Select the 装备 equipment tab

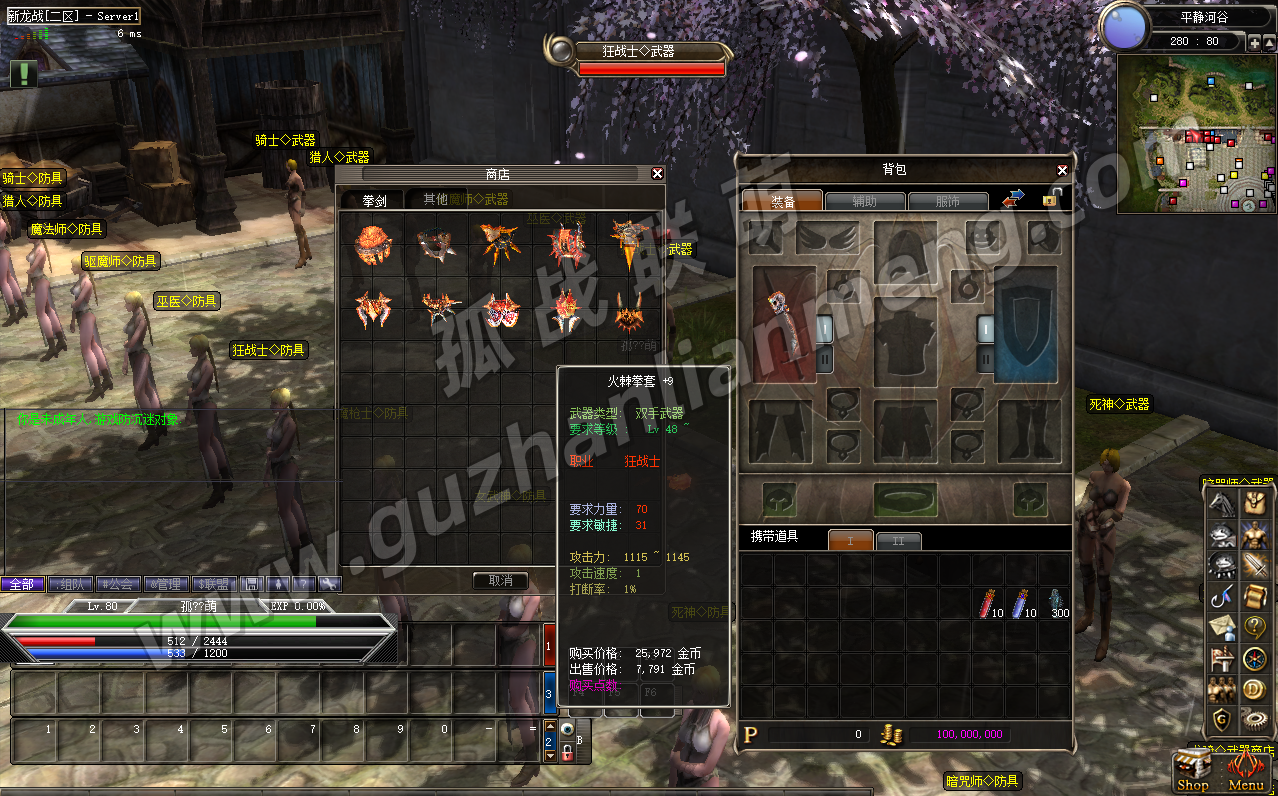click(782, 202)
